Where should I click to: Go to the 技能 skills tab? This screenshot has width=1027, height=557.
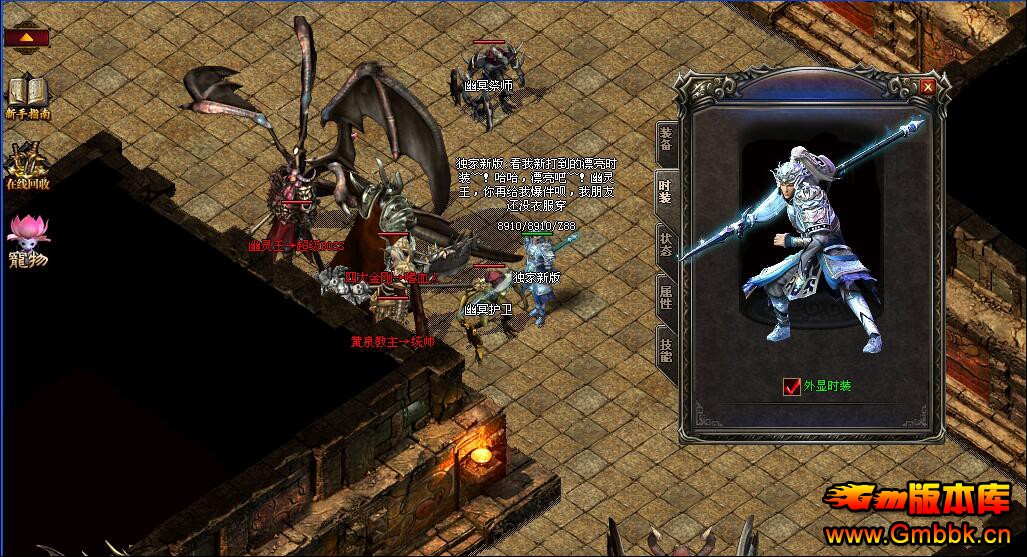click(667, 347)
